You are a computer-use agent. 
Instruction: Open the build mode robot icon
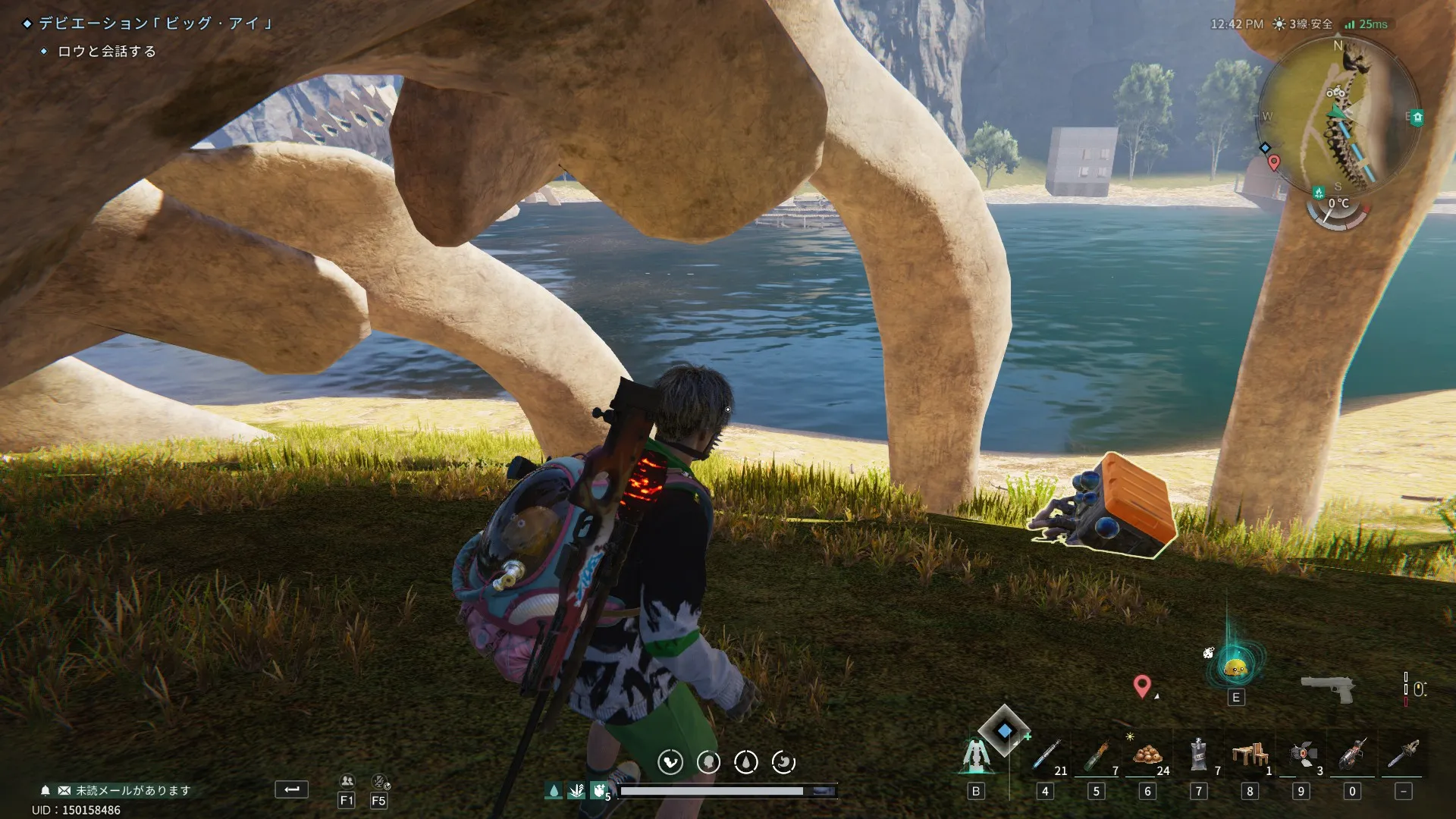(975, 756)
